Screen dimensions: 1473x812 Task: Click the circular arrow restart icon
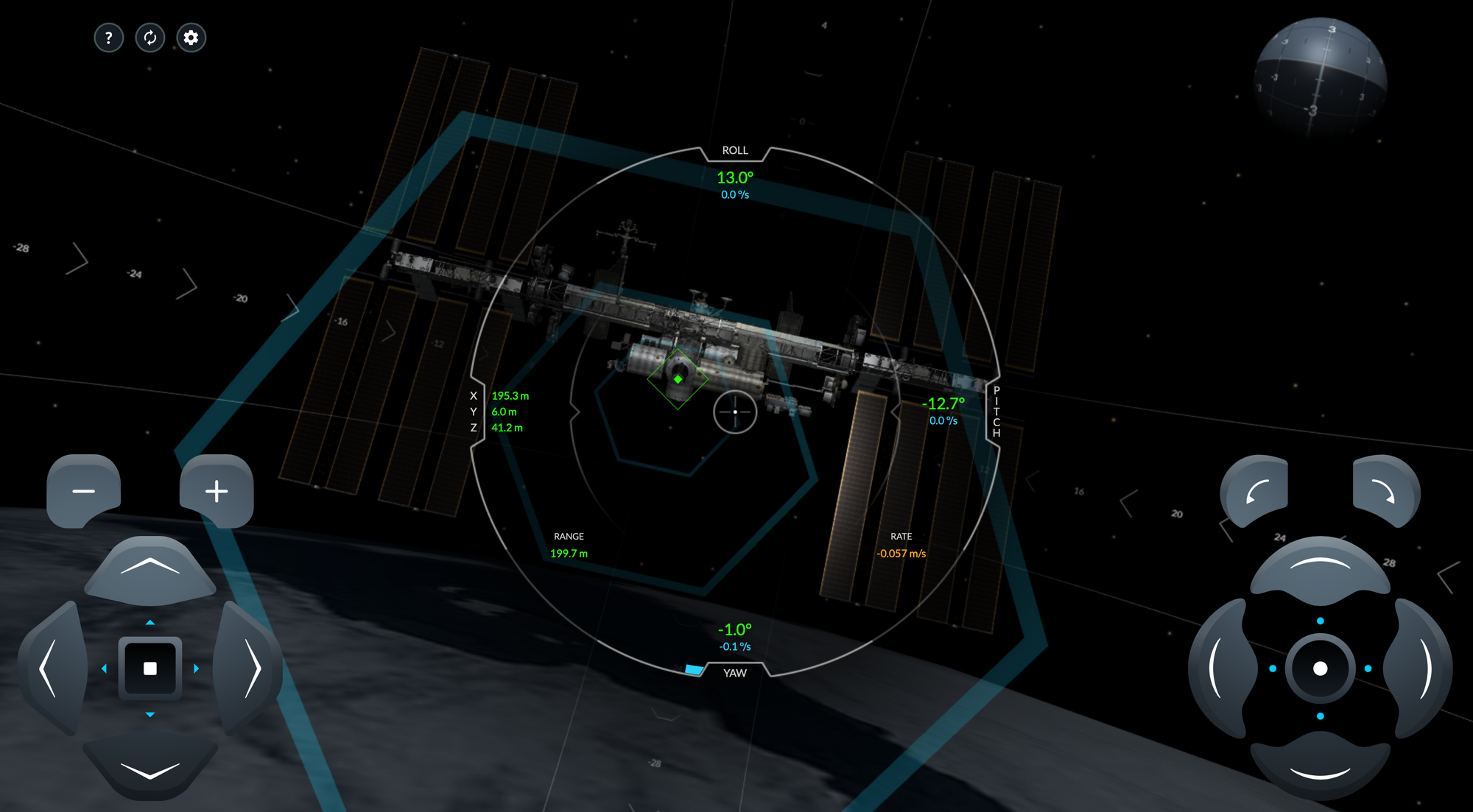click(150, 38)
